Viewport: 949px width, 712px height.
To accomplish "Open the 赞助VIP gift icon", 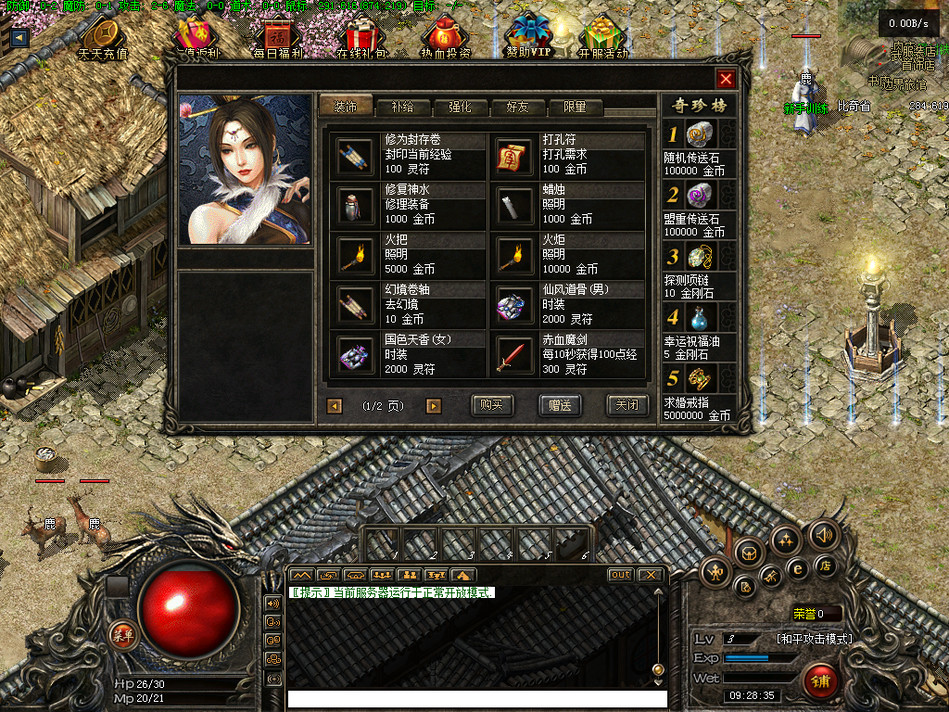I will (x=528, y=38).
